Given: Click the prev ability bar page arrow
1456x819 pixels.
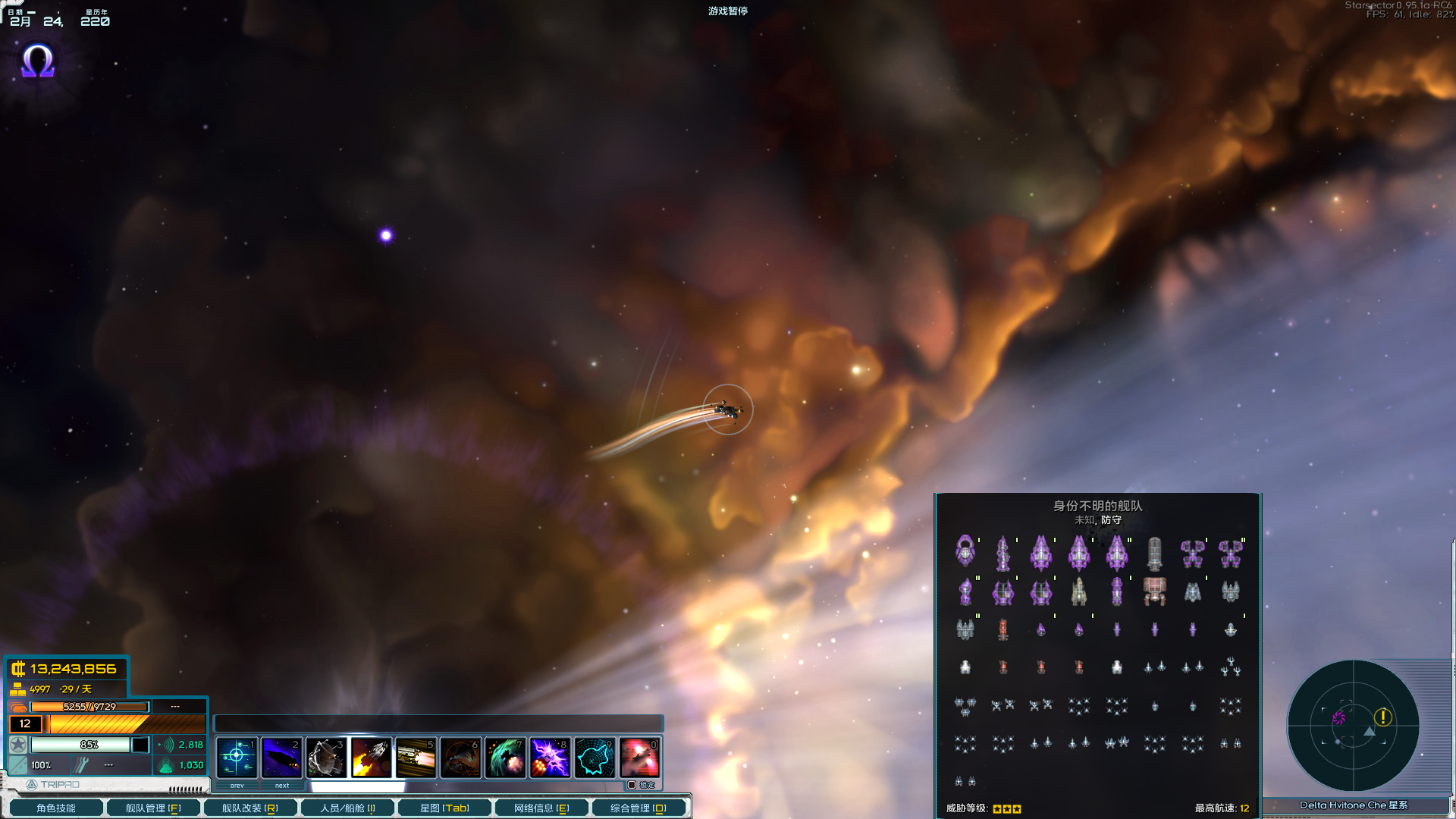Looking at the screenshot, I should (237, 786).
